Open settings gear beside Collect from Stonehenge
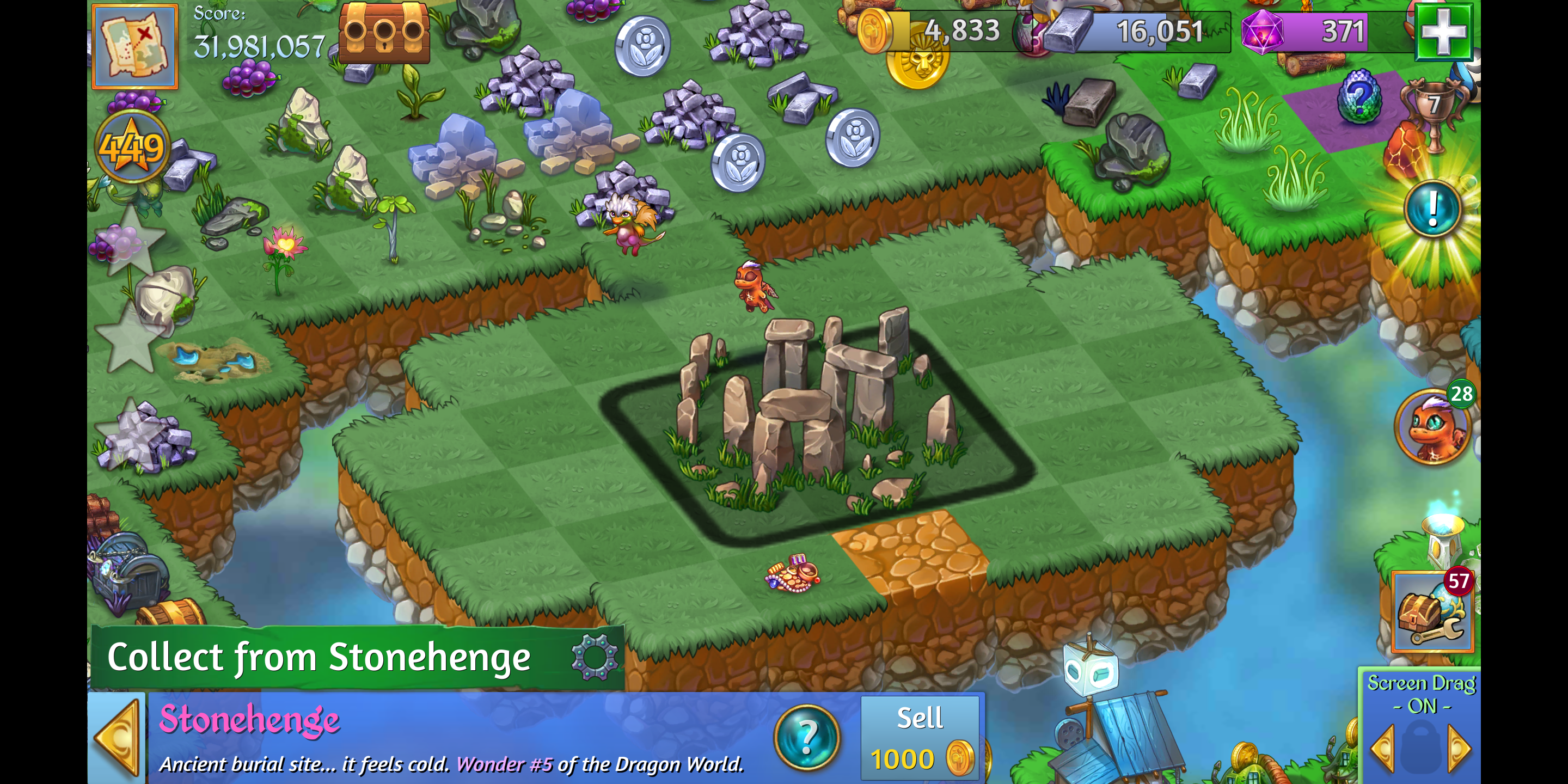Viewport: 1568px width, 784px height. point(594,657)
